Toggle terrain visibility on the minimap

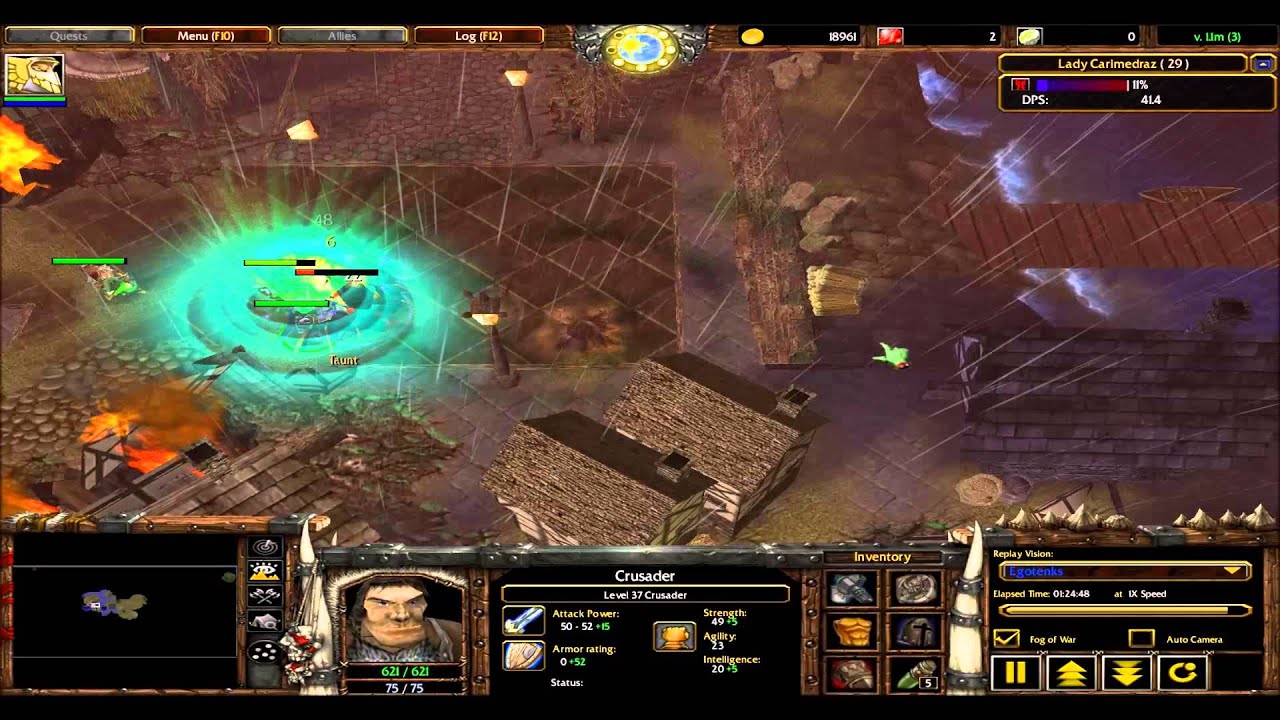tap(264, 570)
